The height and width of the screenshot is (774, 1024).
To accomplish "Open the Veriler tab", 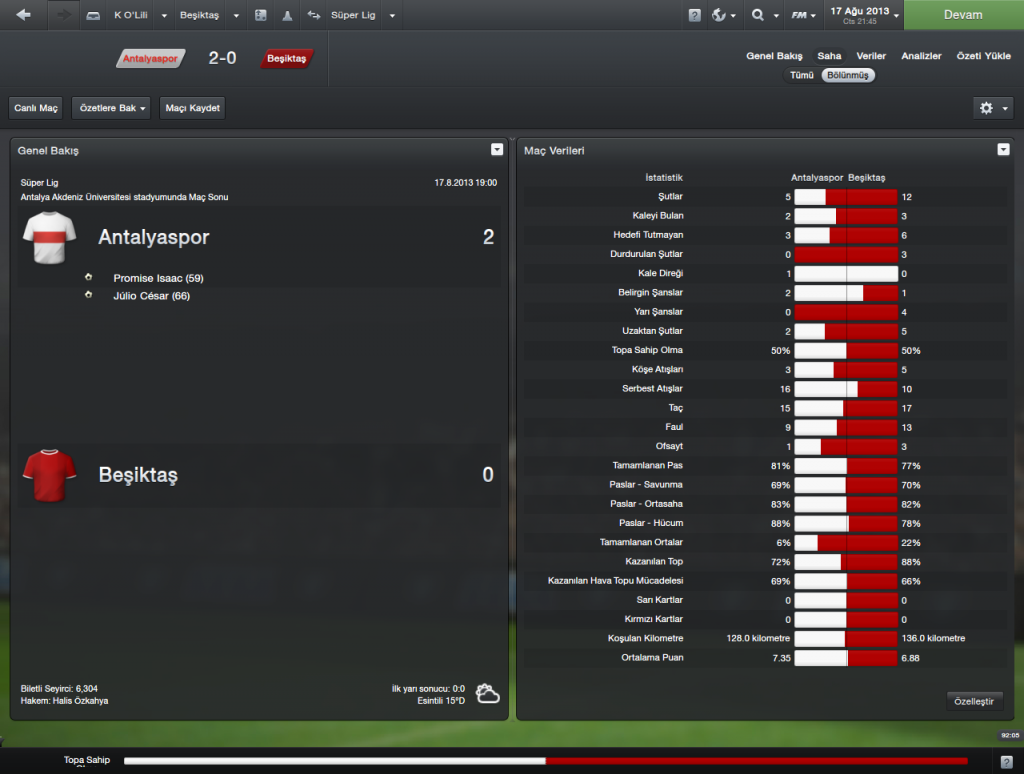I will click(x=870, y=56).
